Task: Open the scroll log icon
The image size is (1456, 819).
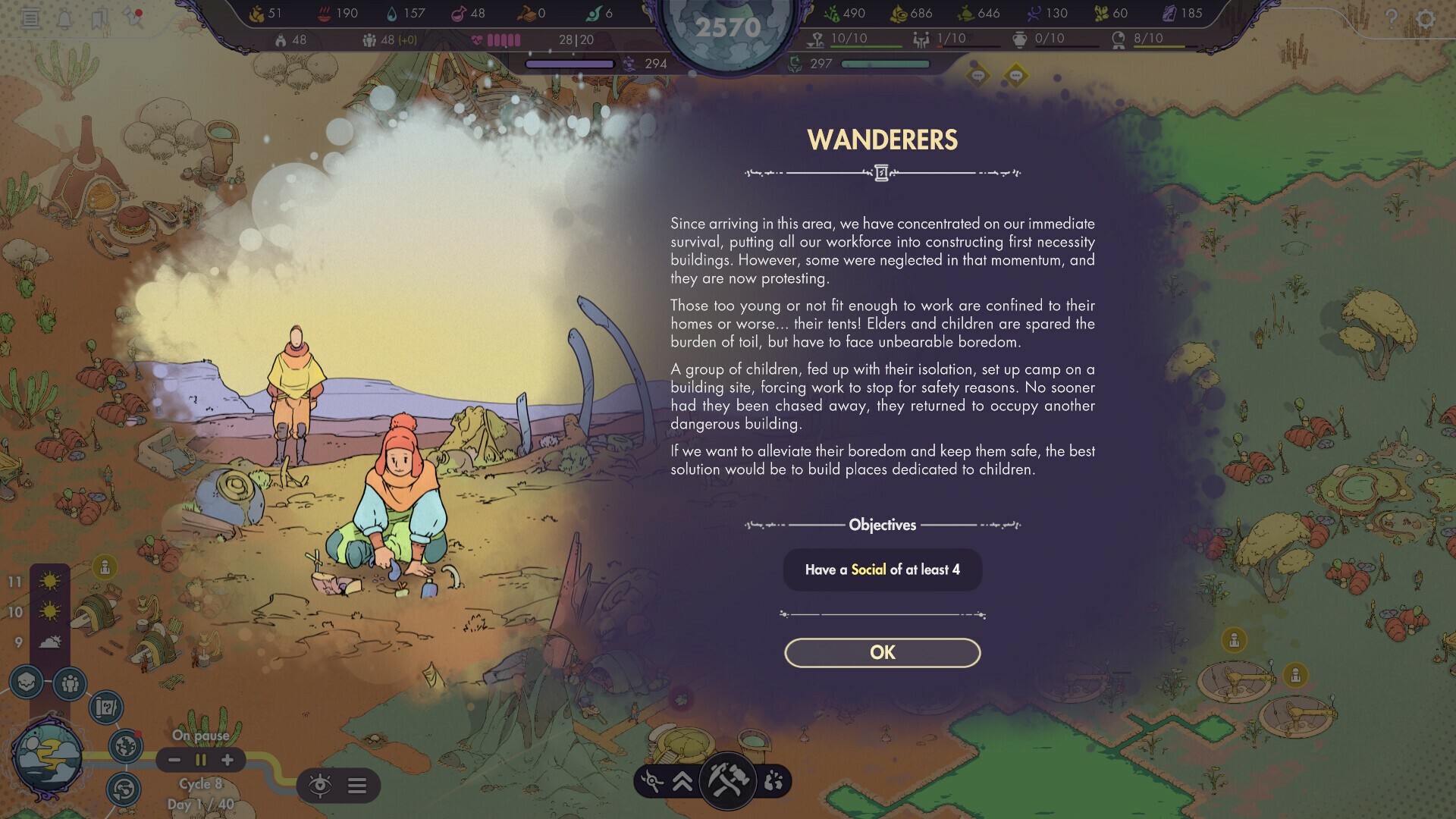Action: click(30, 18)
